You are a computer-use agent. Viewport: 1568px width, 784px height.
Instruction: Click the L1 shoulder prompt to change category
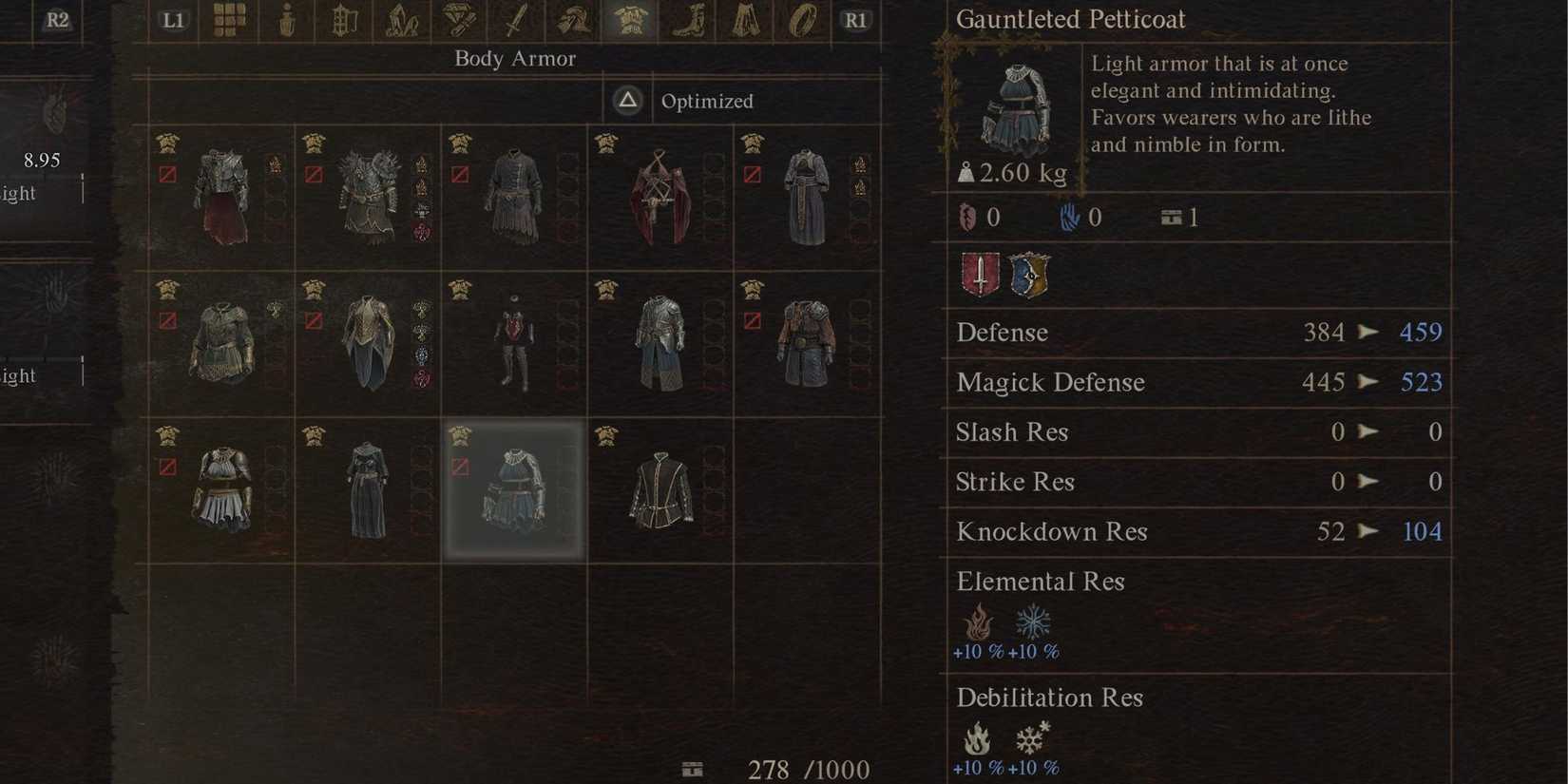click(172, 18)
